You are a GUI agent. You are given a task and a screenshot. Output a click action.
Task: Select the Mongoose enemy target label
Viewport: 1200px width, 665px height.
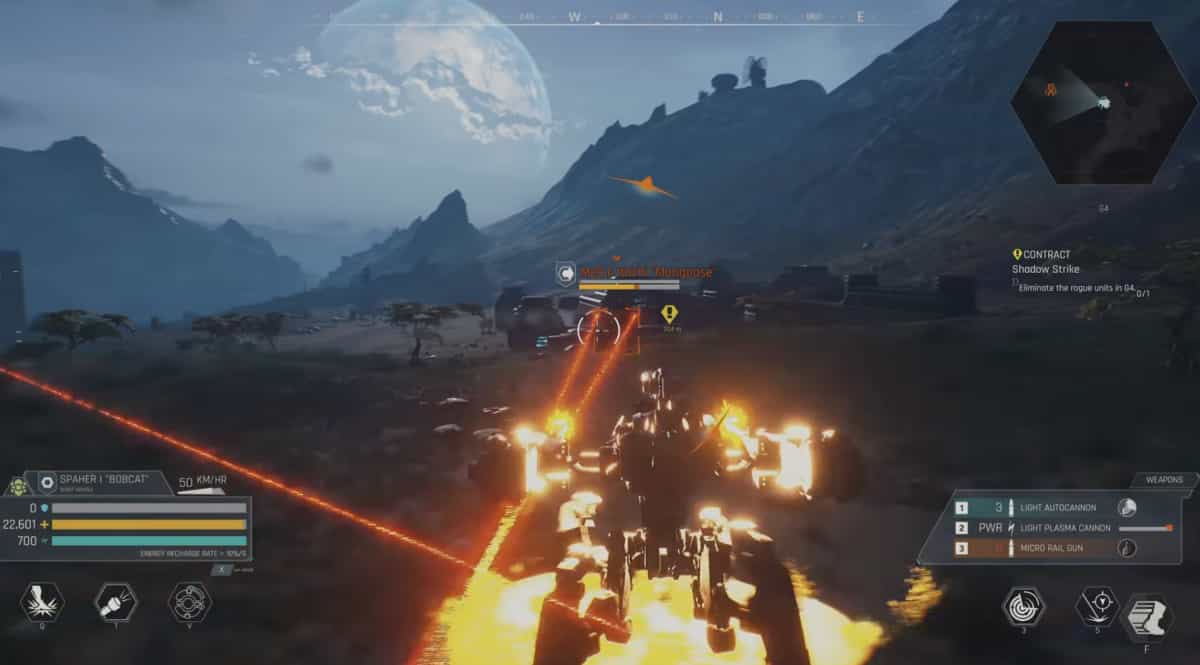pos(646,272)
